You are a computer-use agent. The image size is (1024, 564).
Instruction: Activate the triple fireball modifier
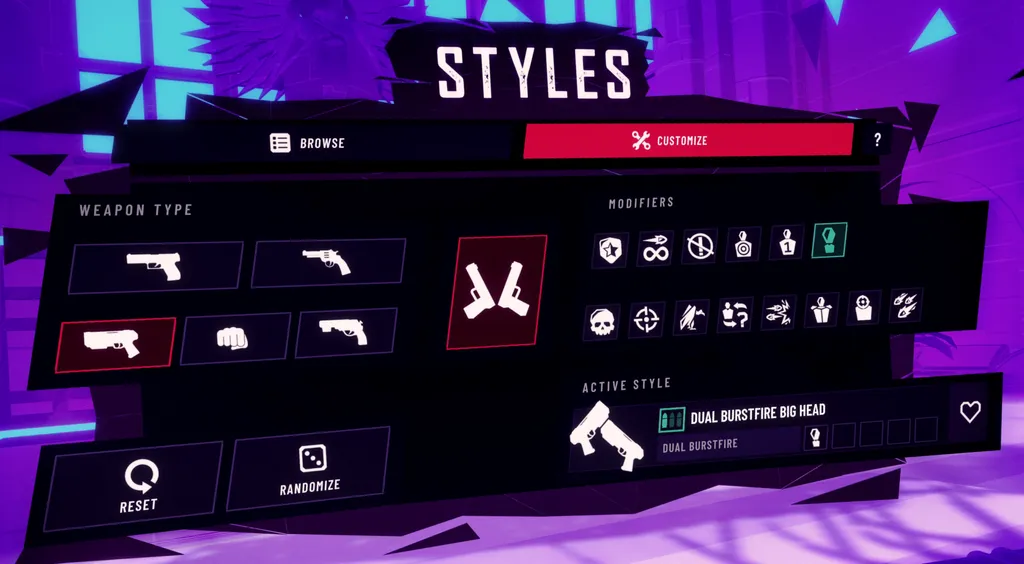(x=906, y=305)
